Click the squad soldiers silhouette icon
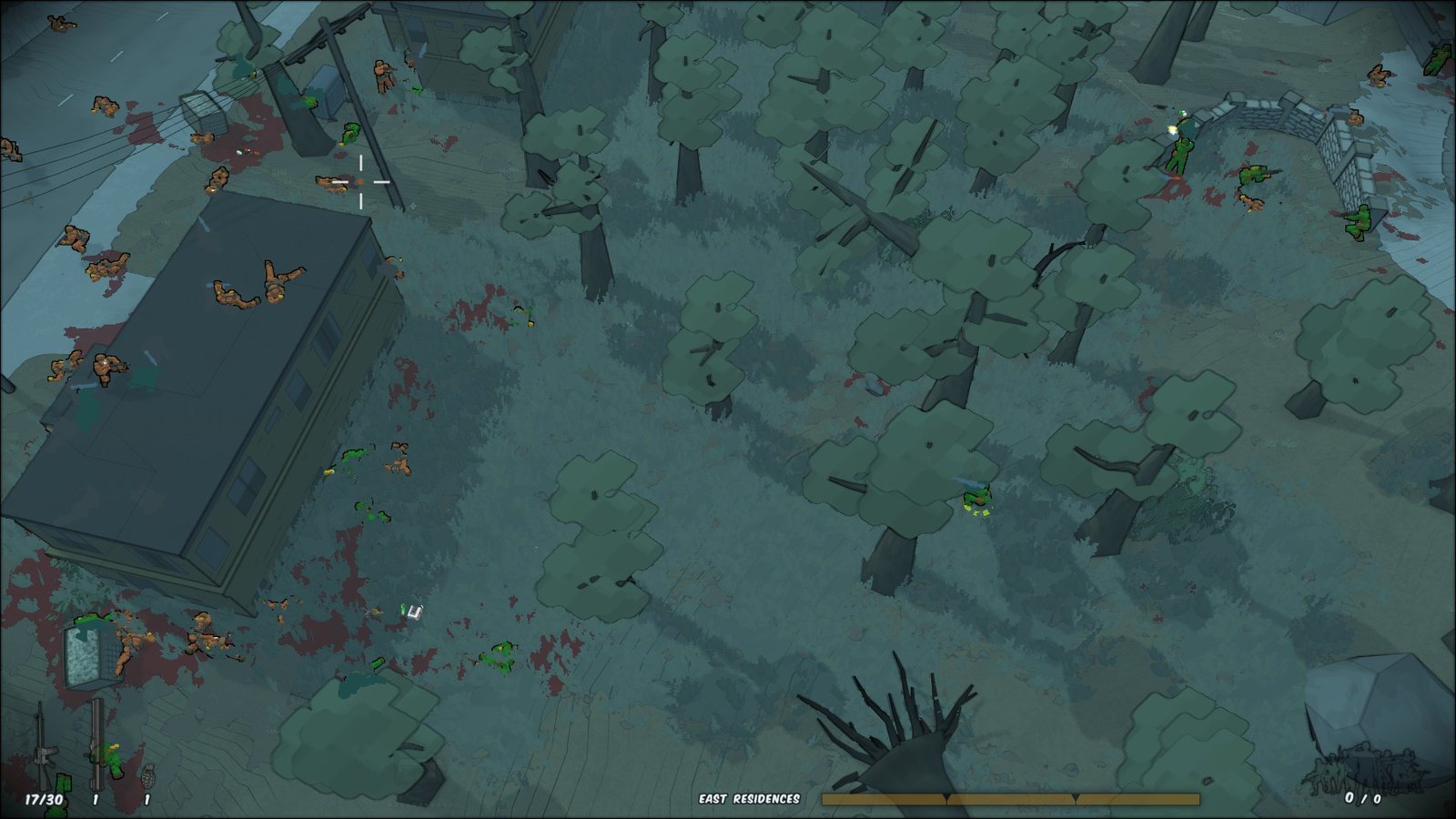This screenshot has width=1456, height=819. click(x=1362, y=766)
